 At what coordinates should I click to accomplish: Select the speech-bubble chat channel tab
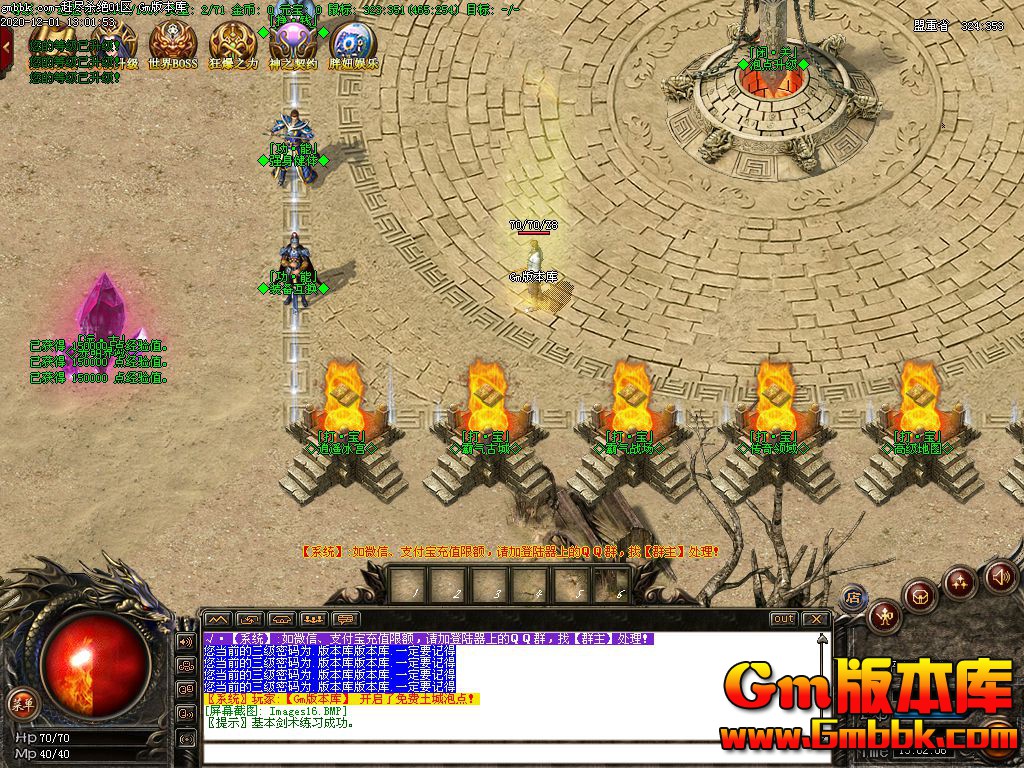346,619
